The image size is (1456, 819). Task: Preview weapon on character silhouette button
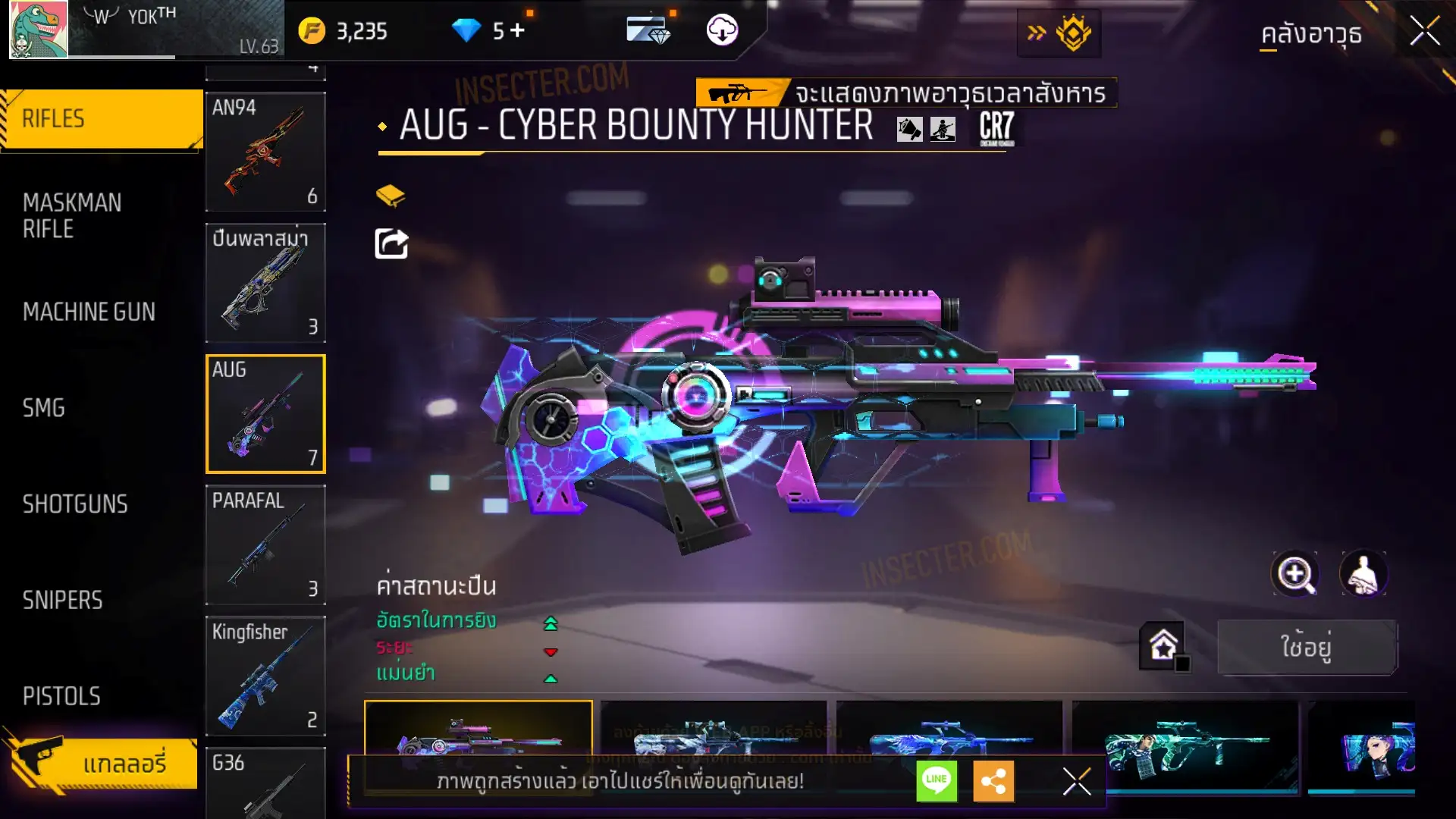(1363, 574)
